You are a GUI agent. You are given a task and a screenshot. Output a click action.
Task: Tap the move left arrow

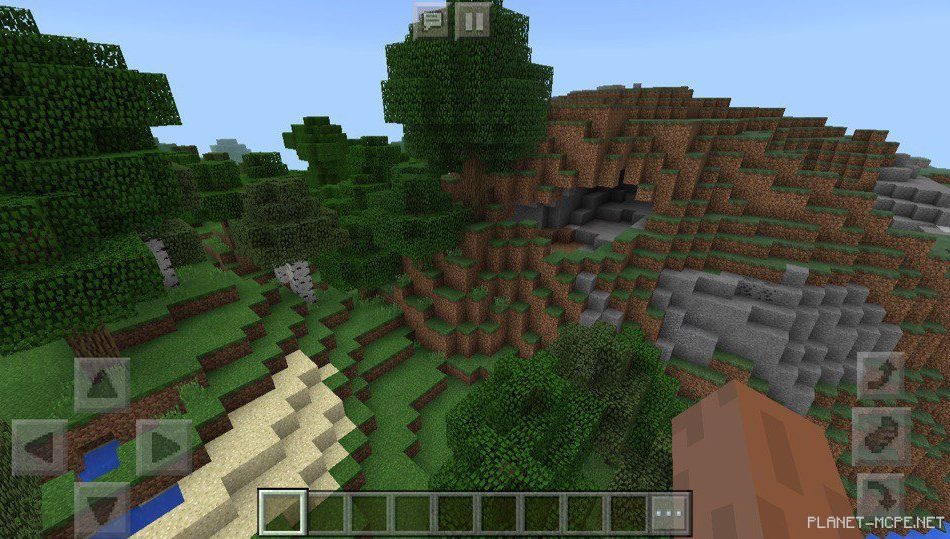pos(40,447)
